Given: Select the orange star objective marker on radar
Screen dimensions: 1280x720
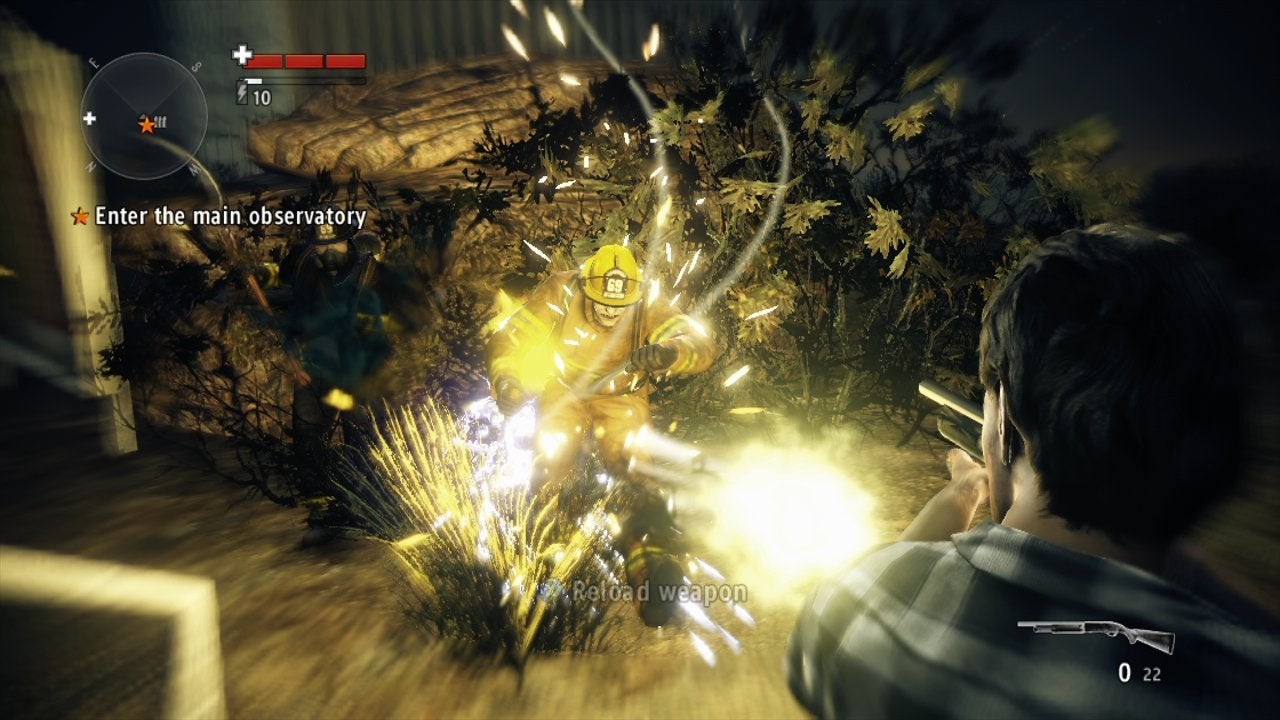Looking at the screenshot, I should tap(147, 124).
